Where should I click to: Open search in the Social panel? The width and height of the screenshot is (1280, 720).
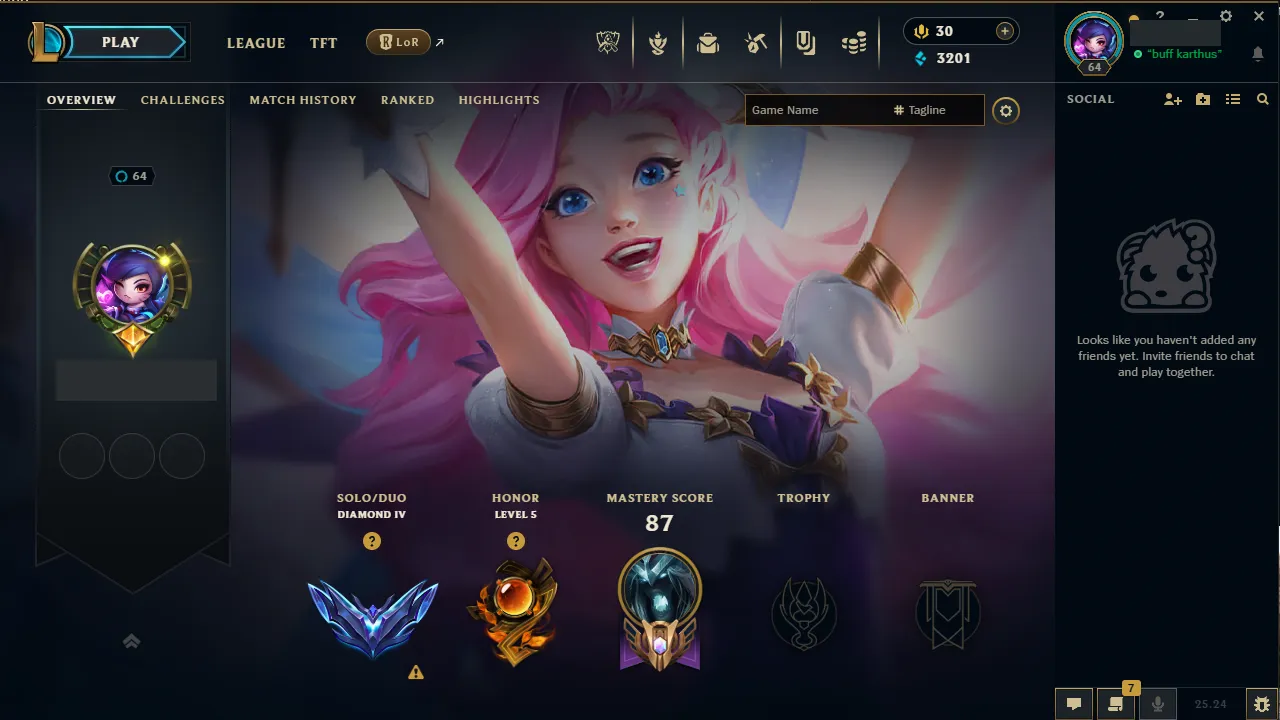[x=1263, y=99]
